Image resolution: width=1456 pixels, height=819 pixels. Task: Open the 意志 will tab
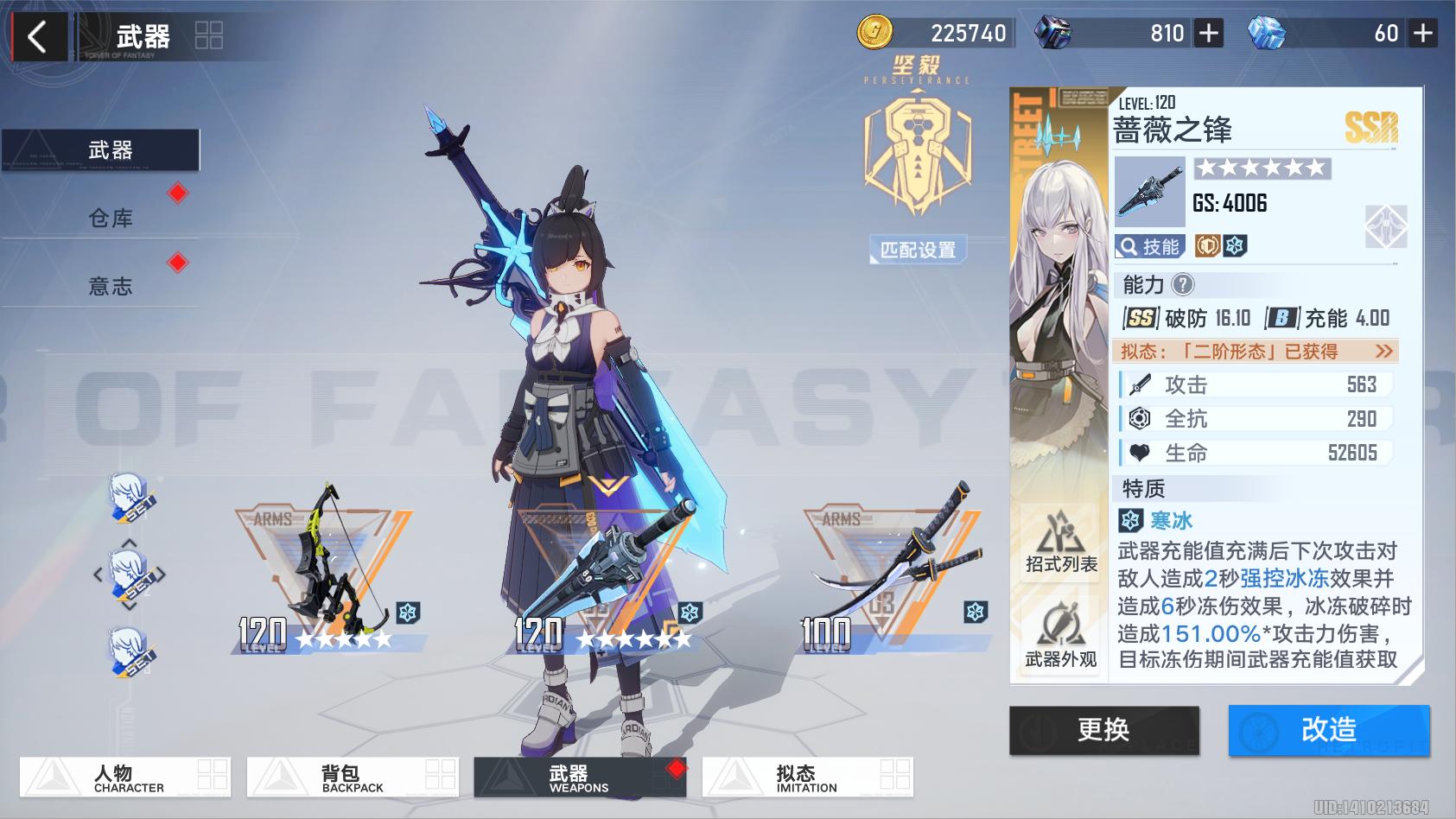point(110,286)
